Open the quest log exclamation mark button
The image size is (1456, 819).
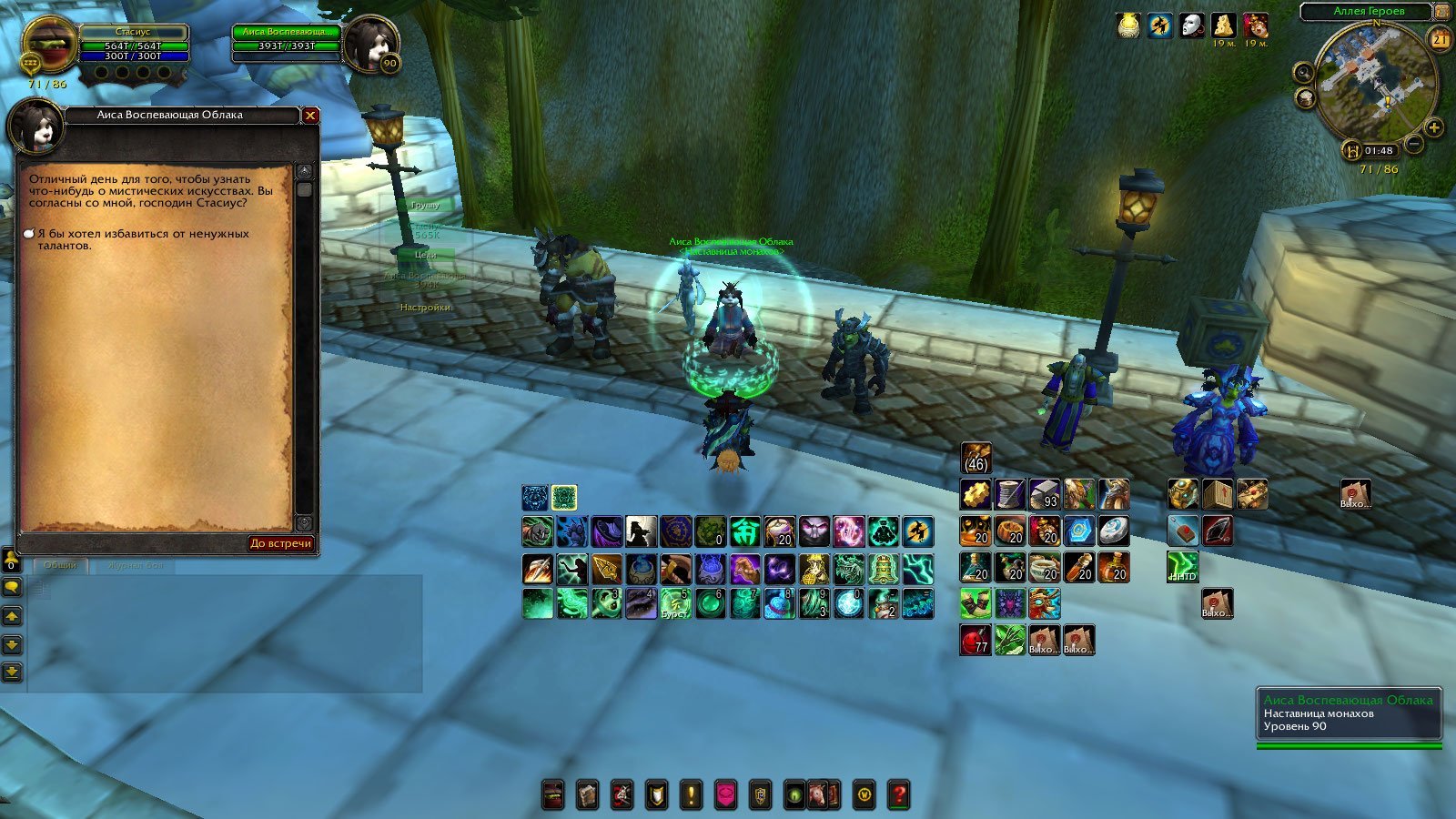691,794
